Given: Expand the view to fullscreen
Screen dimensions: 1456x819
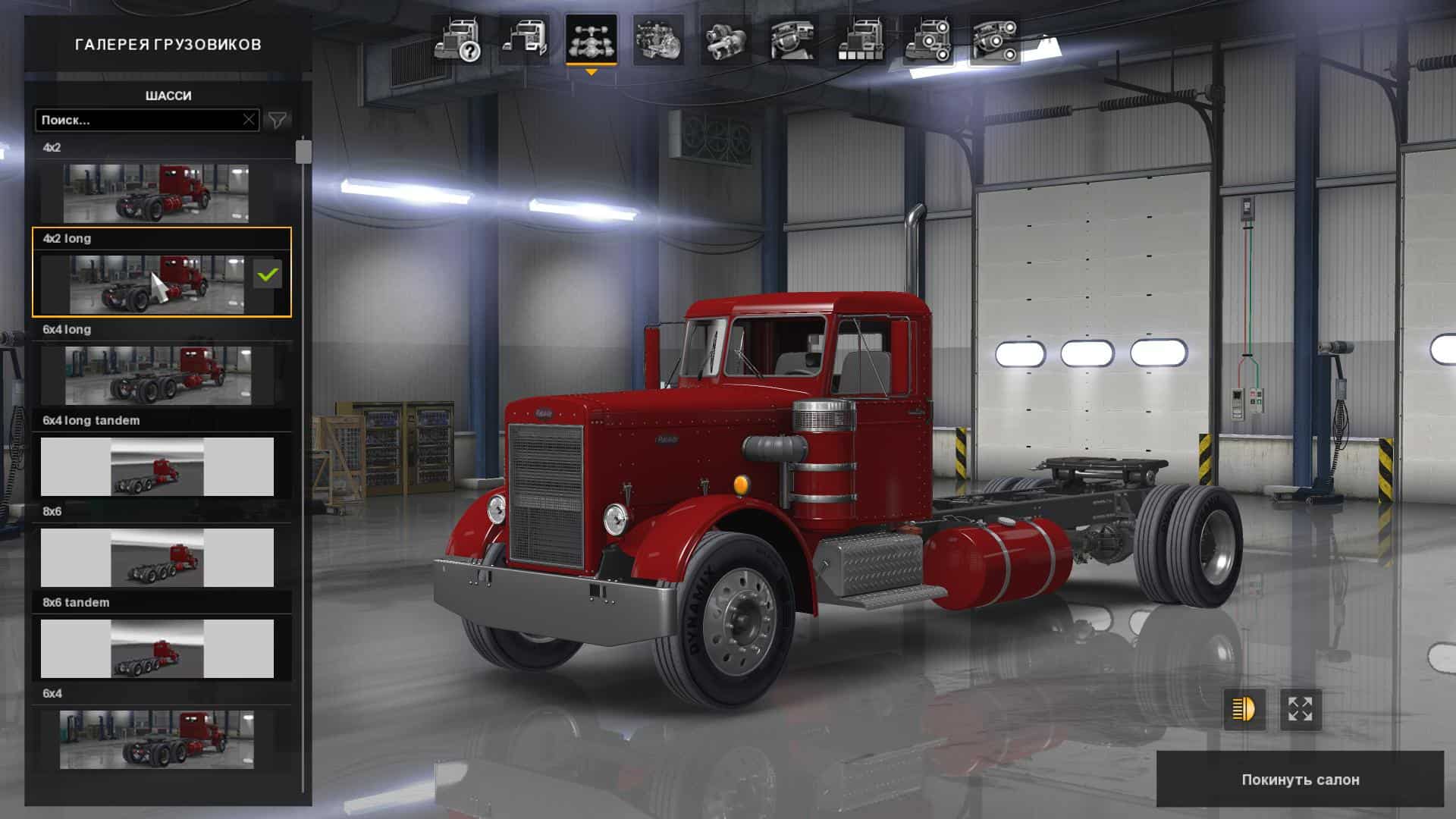Looking at the screenshot, I should 1301,710.
